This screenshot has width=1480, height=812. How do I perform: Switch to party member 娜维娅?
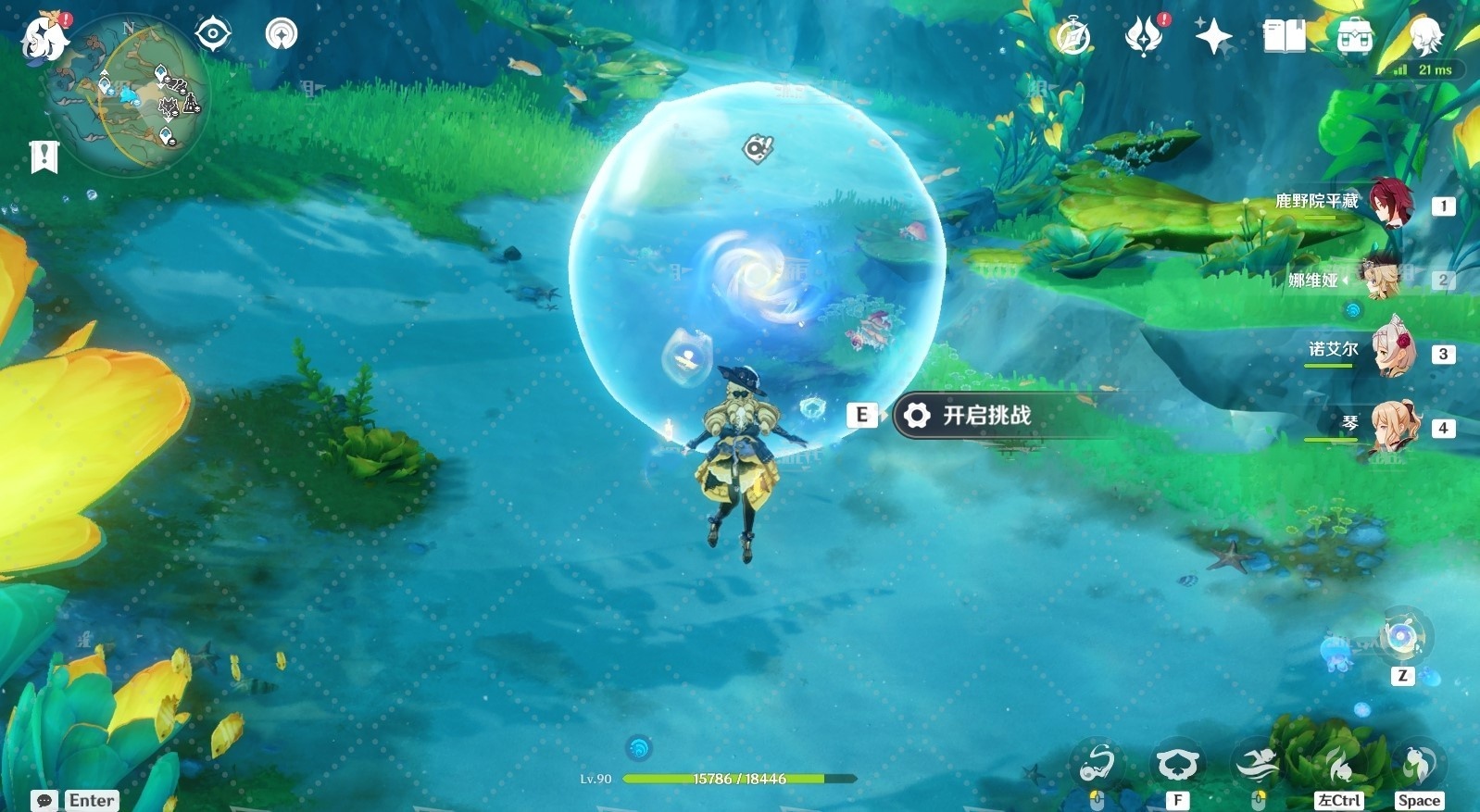(x=1382, y=279)
